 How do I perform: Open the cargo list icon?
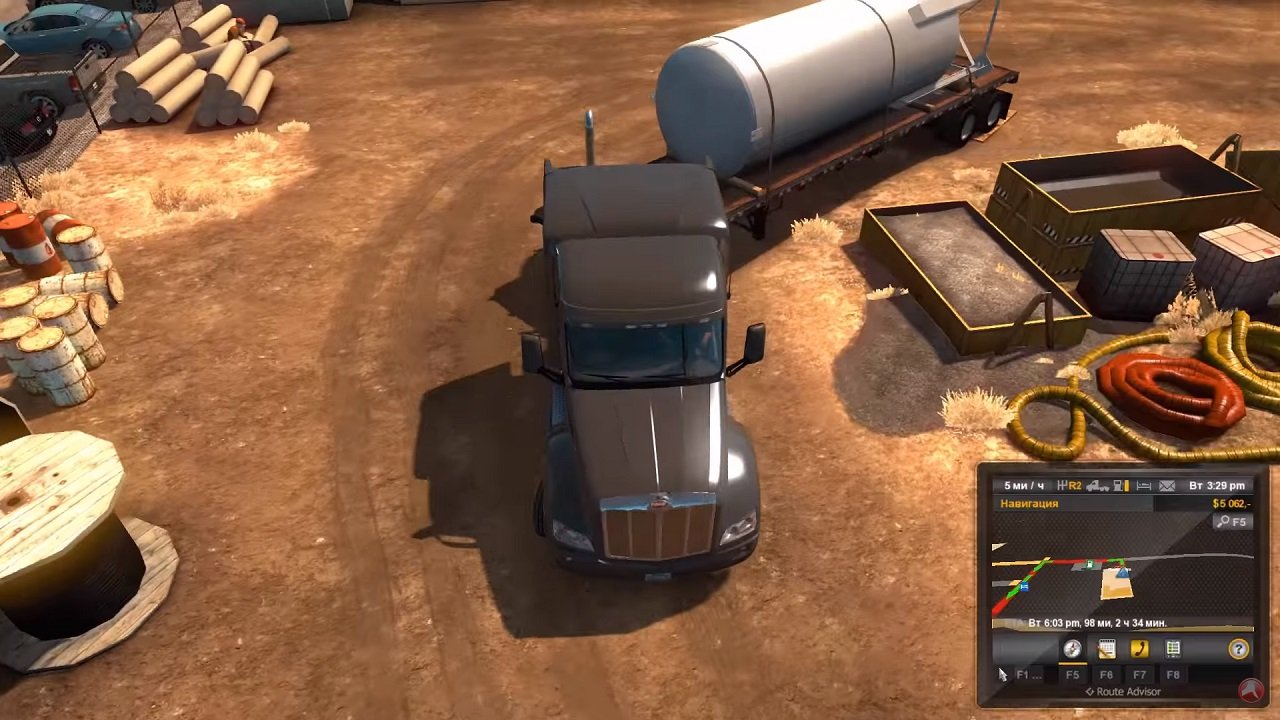tap(1173, 648)
